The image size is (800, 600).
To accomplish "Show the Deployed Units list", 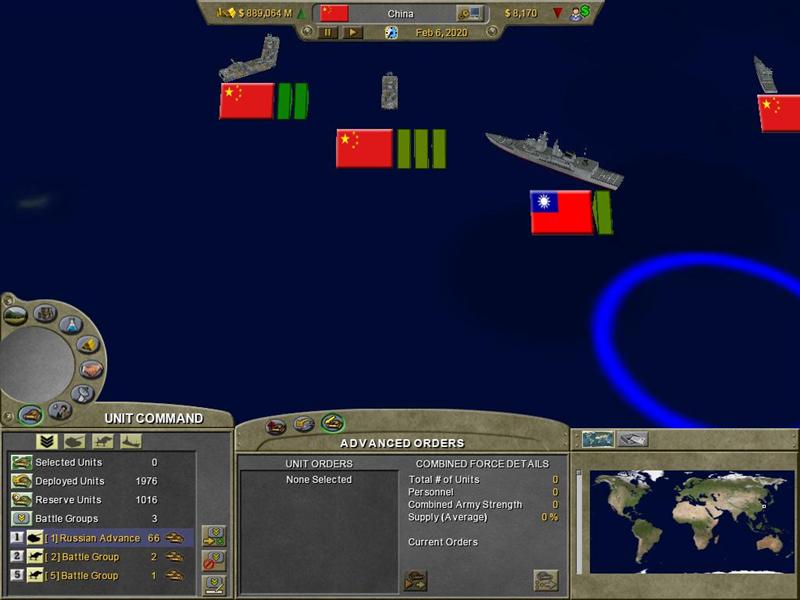I will (x=69, y=481).
